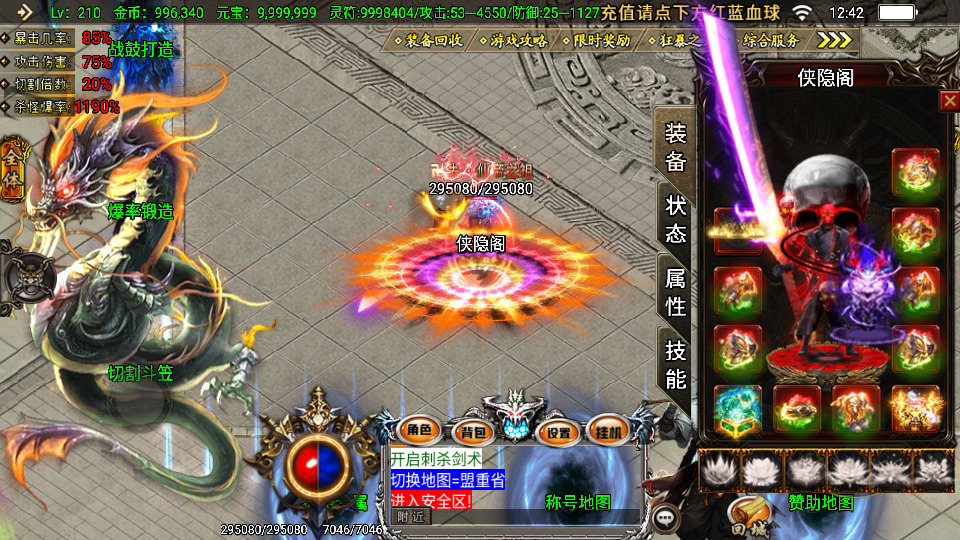This screenshot has height=540, width=960.
Task: Switch to the 装备 equipment tab
Action: 676,147
